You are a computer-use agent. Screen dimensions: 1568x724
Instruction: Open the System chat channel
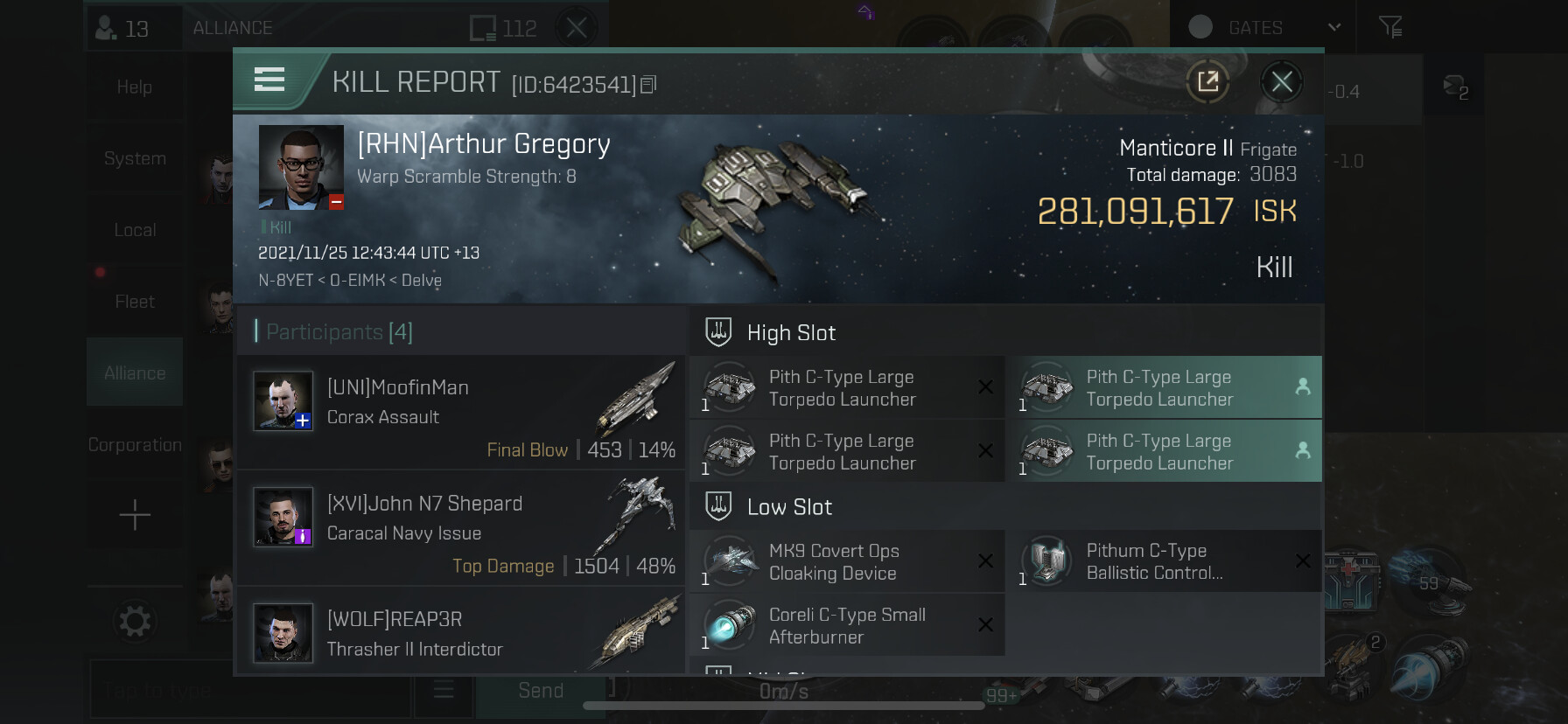tap(135, 158)
